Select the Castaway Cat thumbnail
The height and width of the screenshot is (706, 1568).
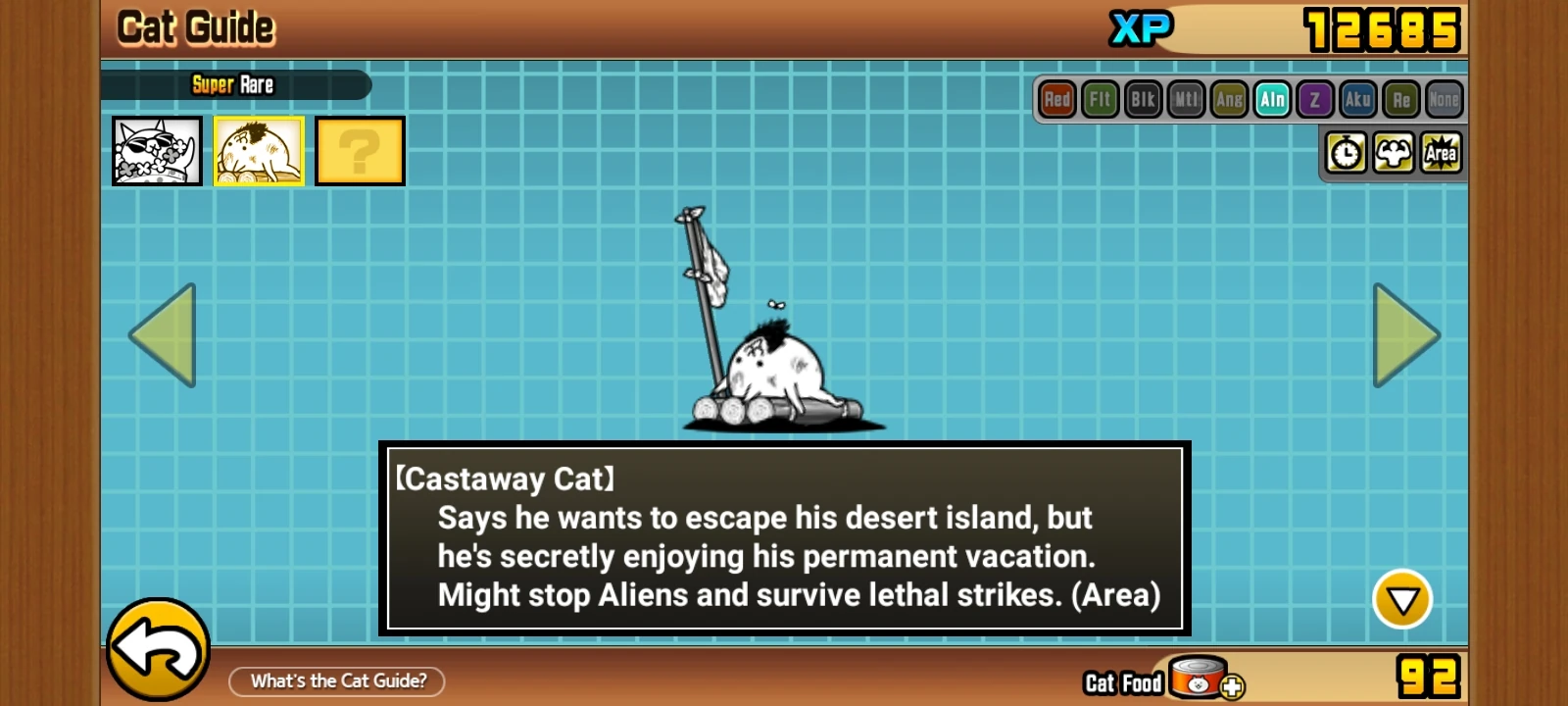coord(259,151)
